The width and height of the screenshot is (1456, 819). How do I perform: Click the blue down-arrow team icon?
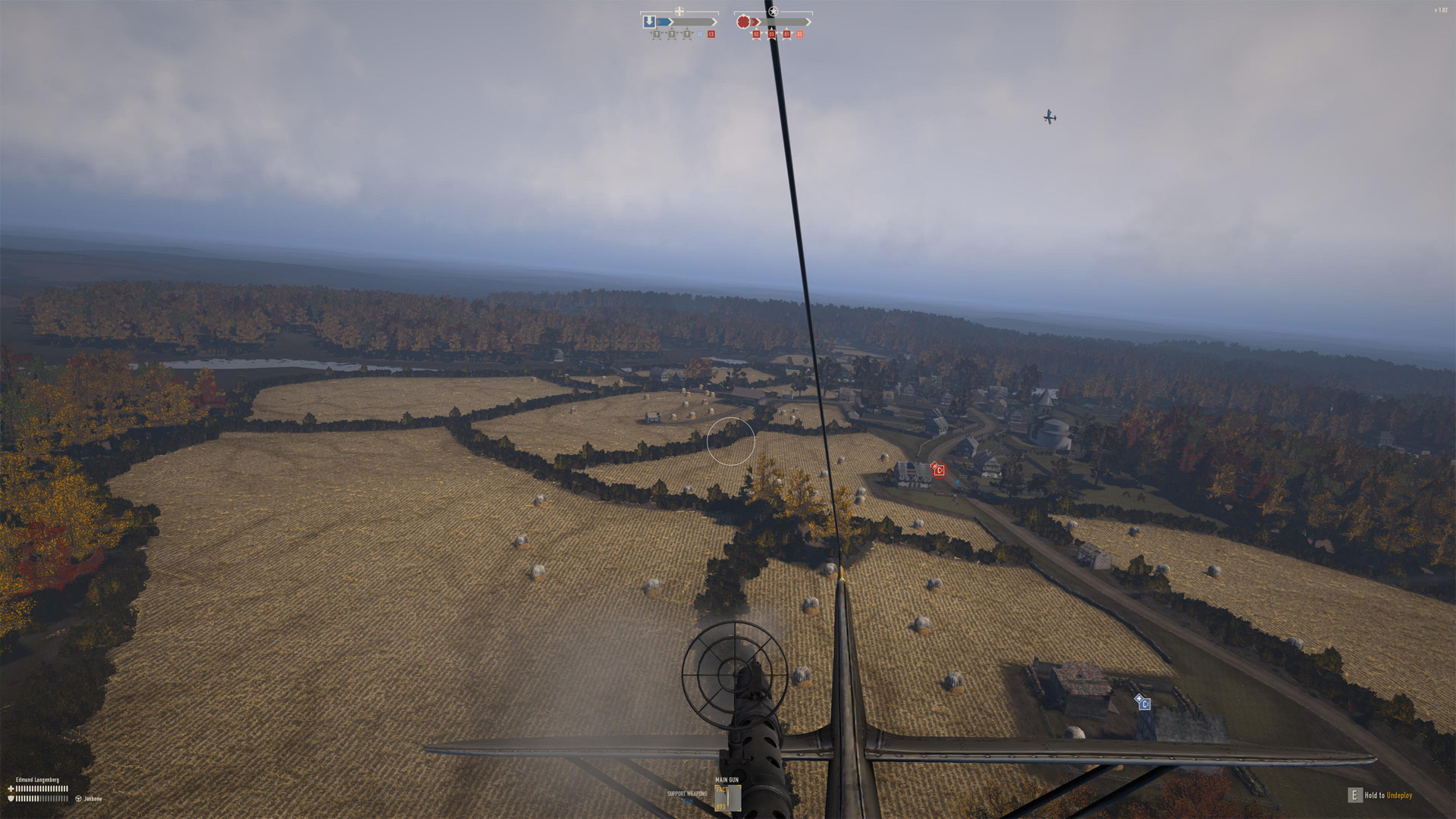coord(649,22)
